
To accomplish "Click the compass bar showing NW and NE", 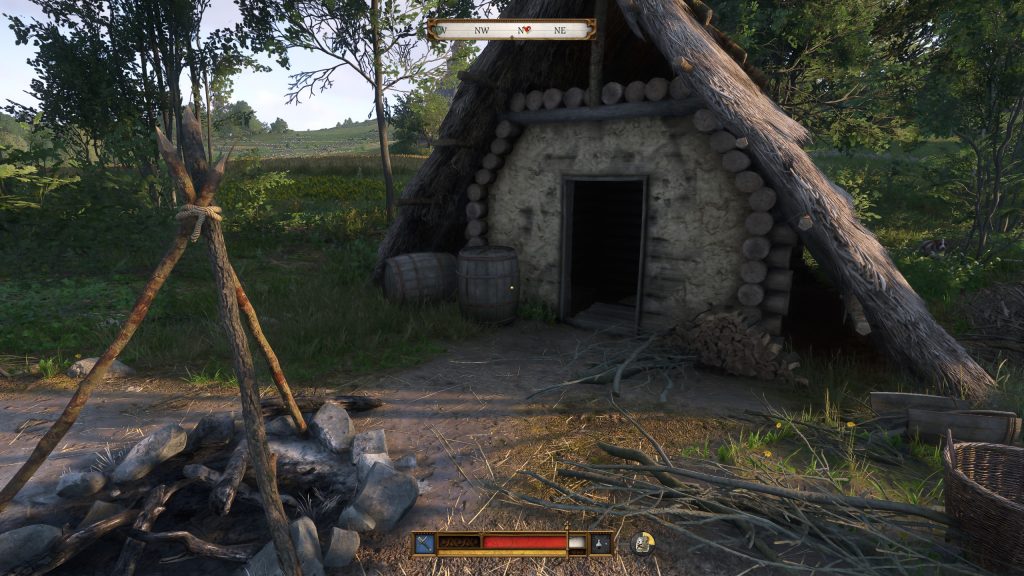I will click(511, 30).
